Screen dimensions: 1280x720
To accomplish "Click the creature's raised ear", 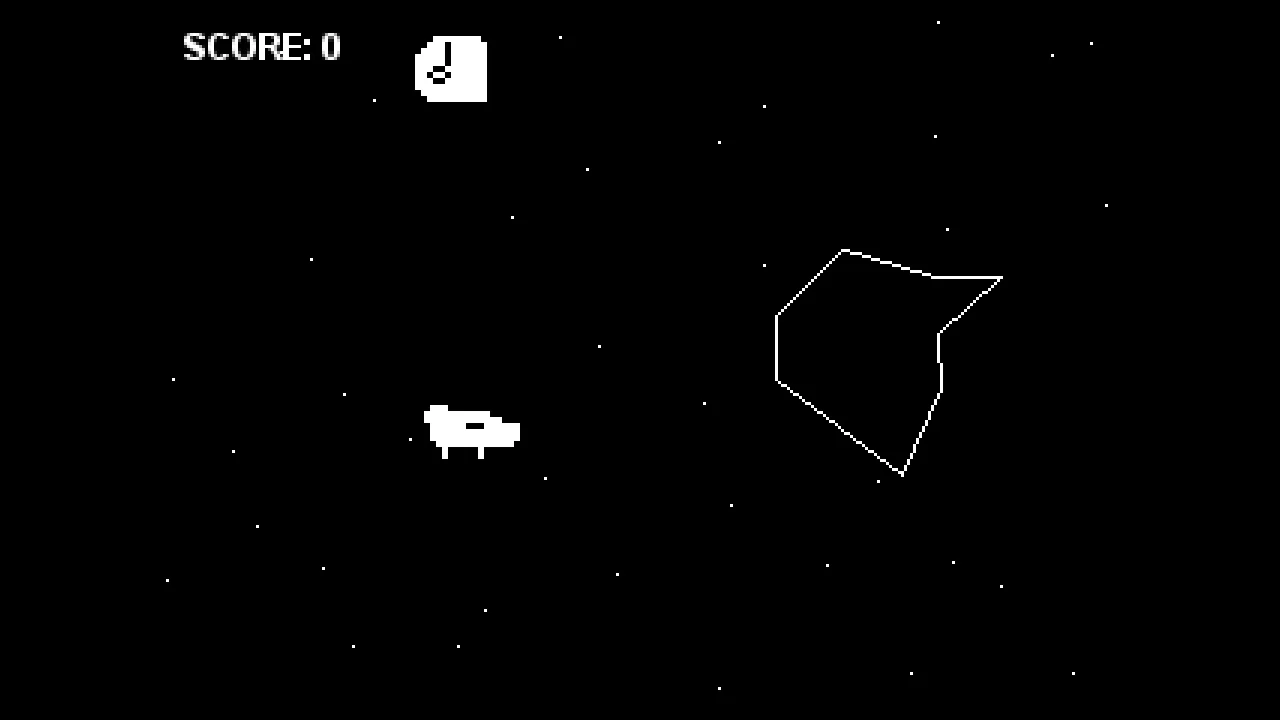I will coord(438,407).
